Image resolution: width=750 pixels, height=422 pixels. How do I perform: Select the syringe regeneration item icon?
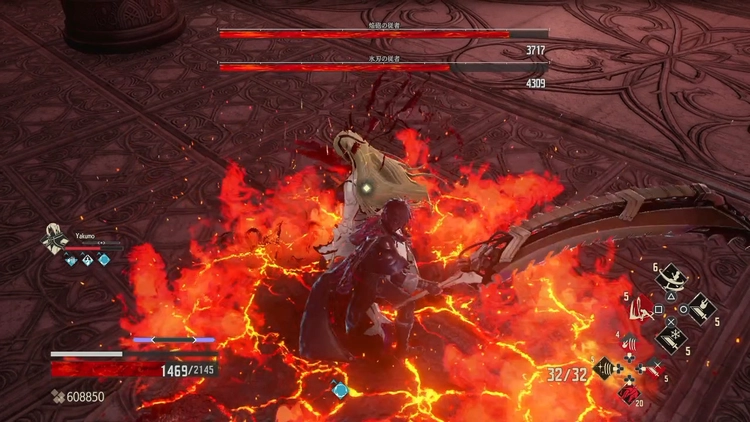pyautogui.click(x=653, y=369)
